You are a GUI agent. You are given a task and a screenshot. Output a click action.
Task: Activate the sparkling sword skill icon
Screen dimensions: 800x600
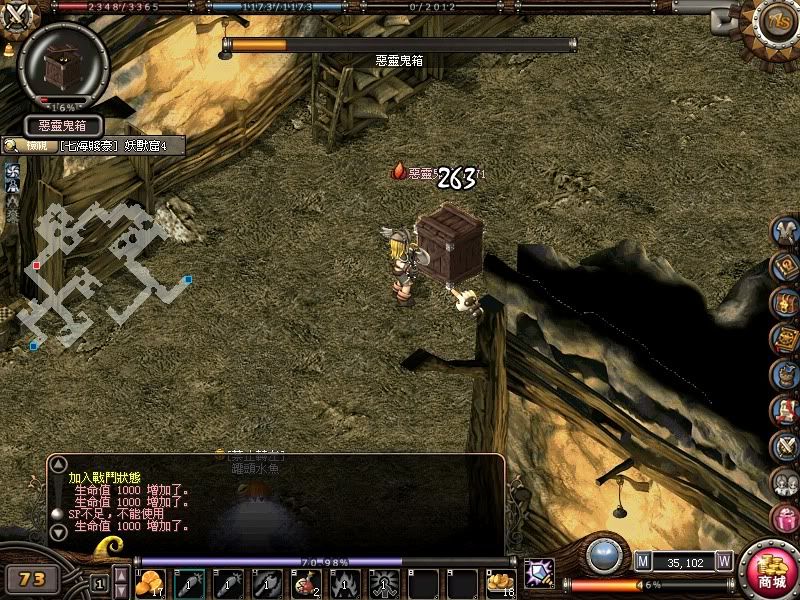click(x=539, y=573)
